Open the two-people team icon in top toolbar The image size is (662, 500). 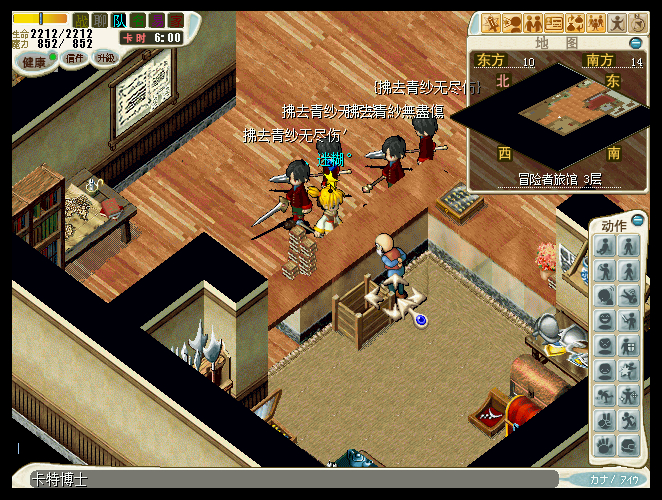(x=532, y=23)
